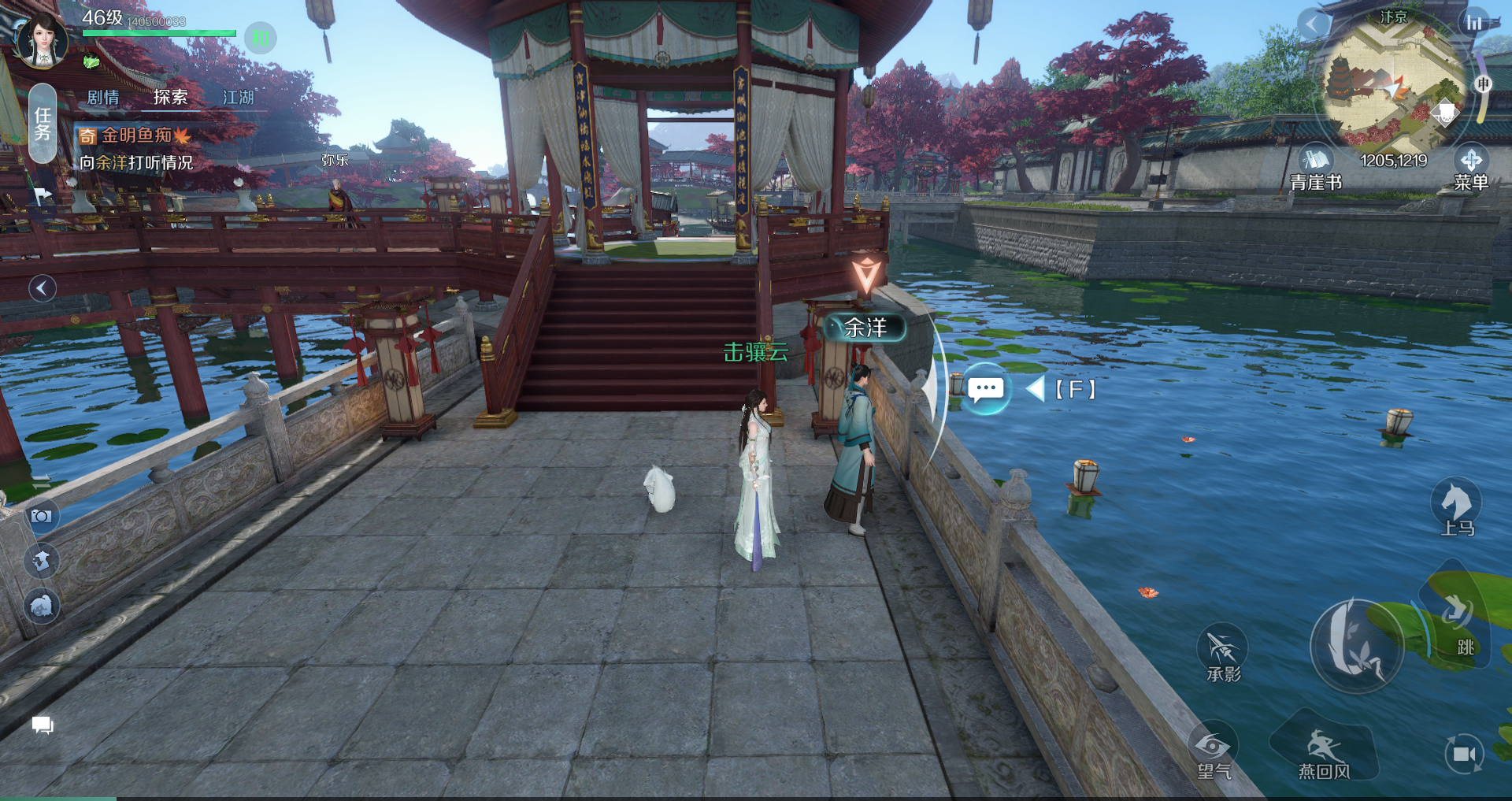The image size is (1512, 801).
Task: Activate the 望气 eye ability
Action: pos(1214,752)
